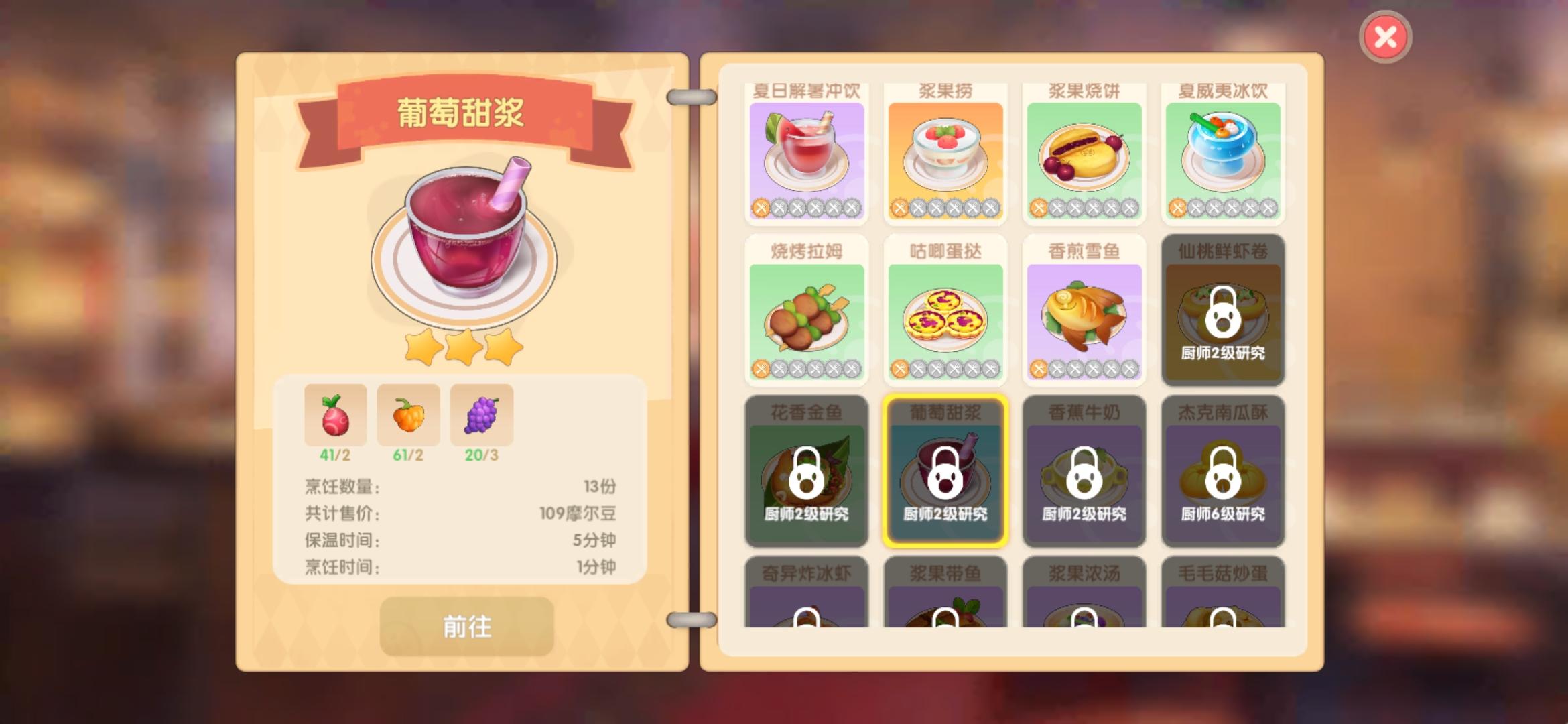Screen dimensions: 1568x724
Task: Select the grapes ingredient icon showing 20/3
Action: pos(482,416)
